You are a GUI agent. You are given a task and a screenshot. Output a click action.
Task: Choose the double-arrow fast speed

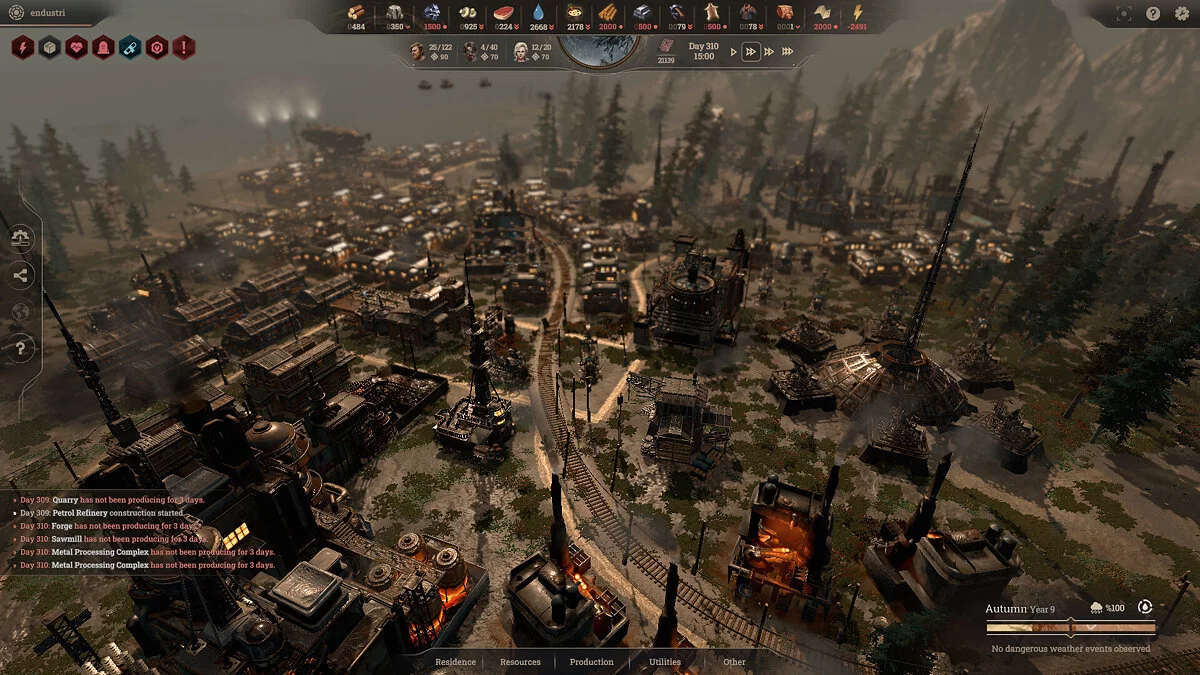tap(750, 52)
